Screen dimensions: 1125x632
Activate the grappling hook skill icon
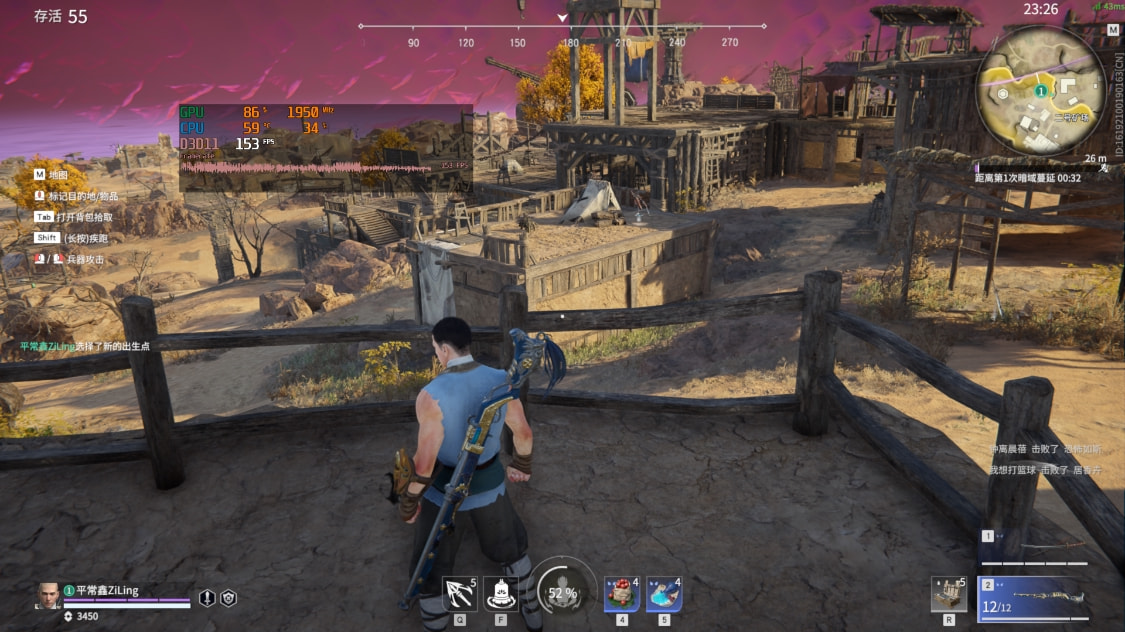click(460, 594)
